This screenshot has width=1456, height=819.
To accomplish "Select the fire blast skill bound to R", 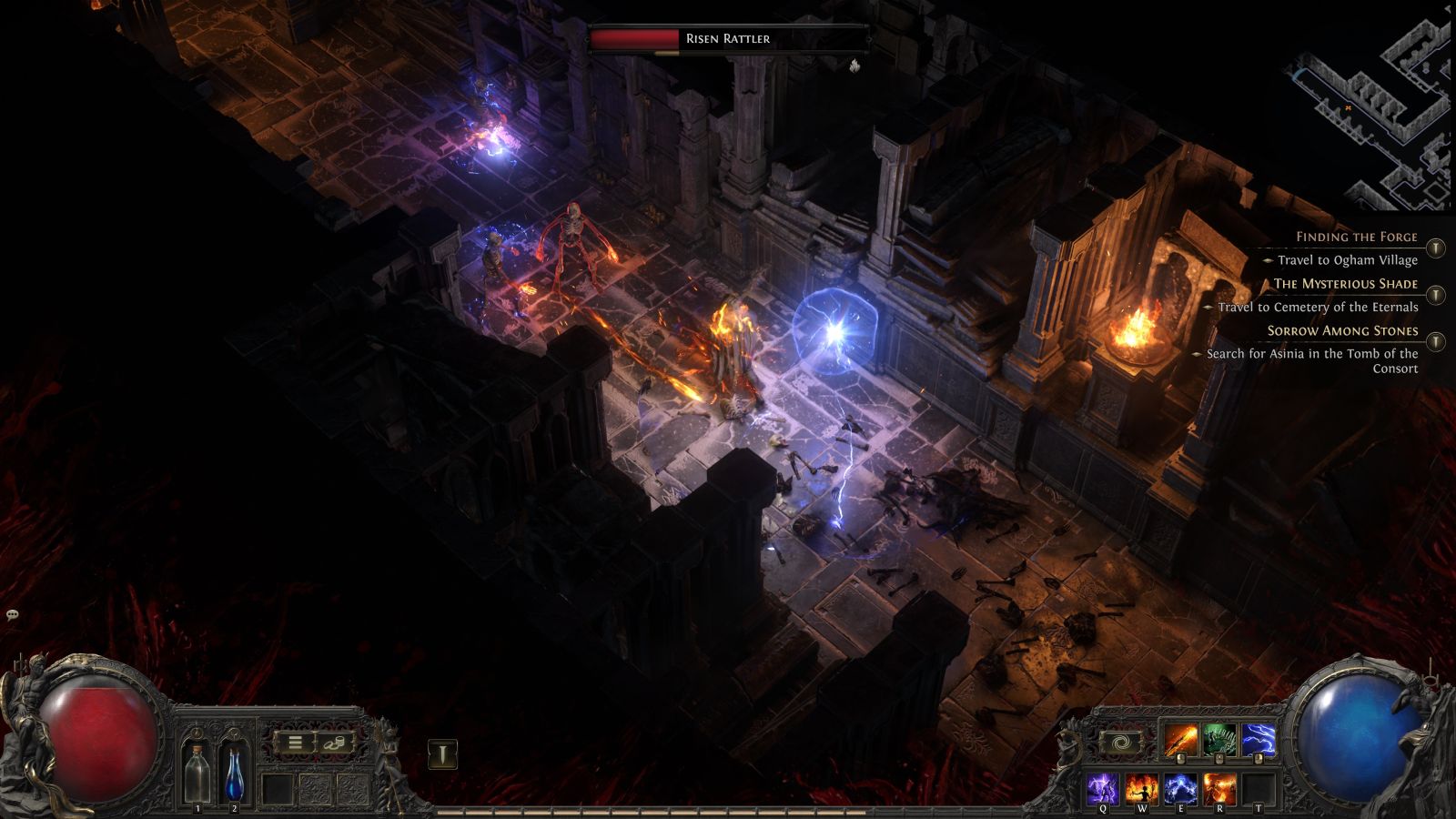I will [x=1219, y=788].
